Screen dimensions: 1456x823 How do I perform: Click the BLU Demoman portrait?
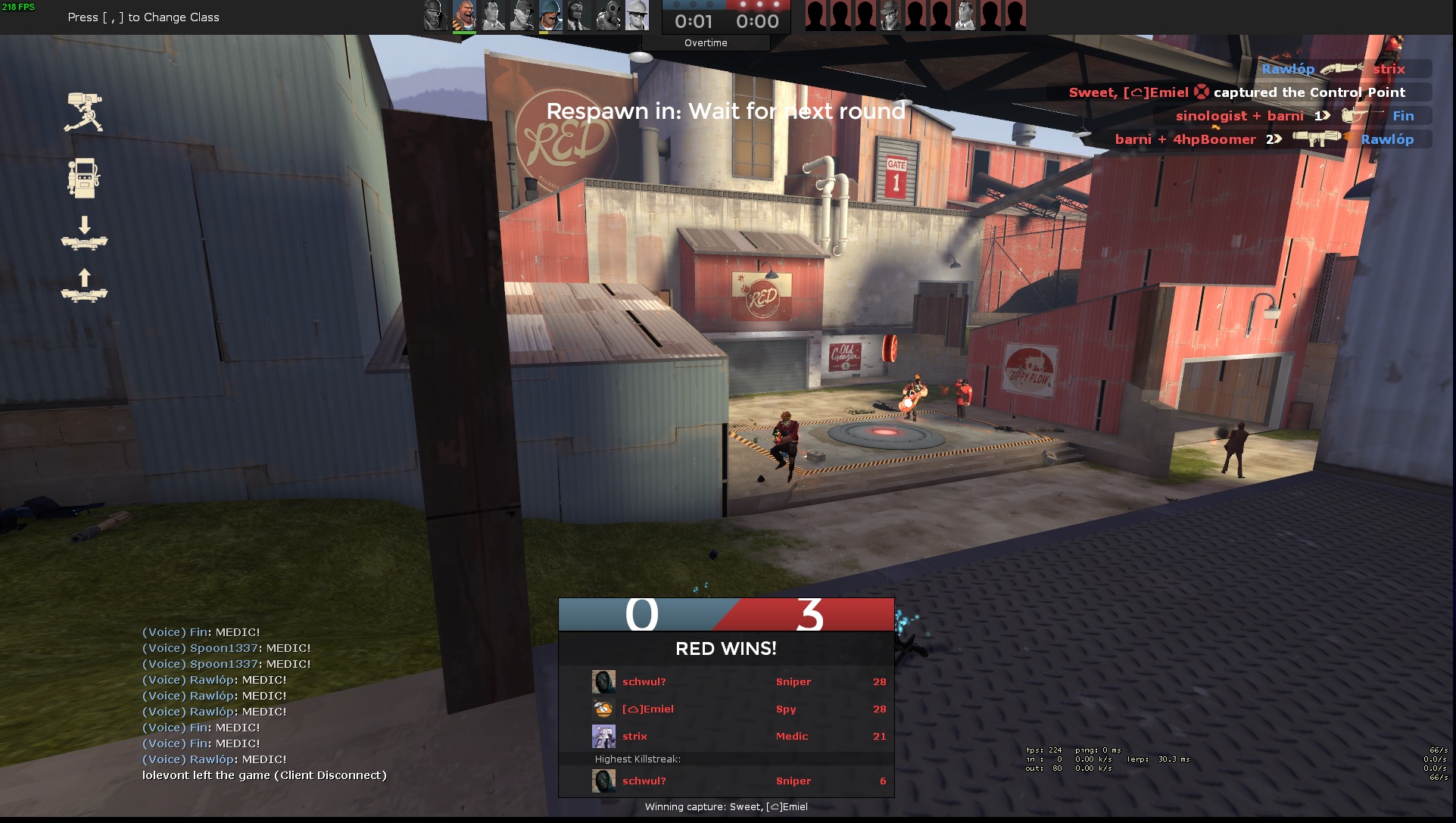click(435, 16)
